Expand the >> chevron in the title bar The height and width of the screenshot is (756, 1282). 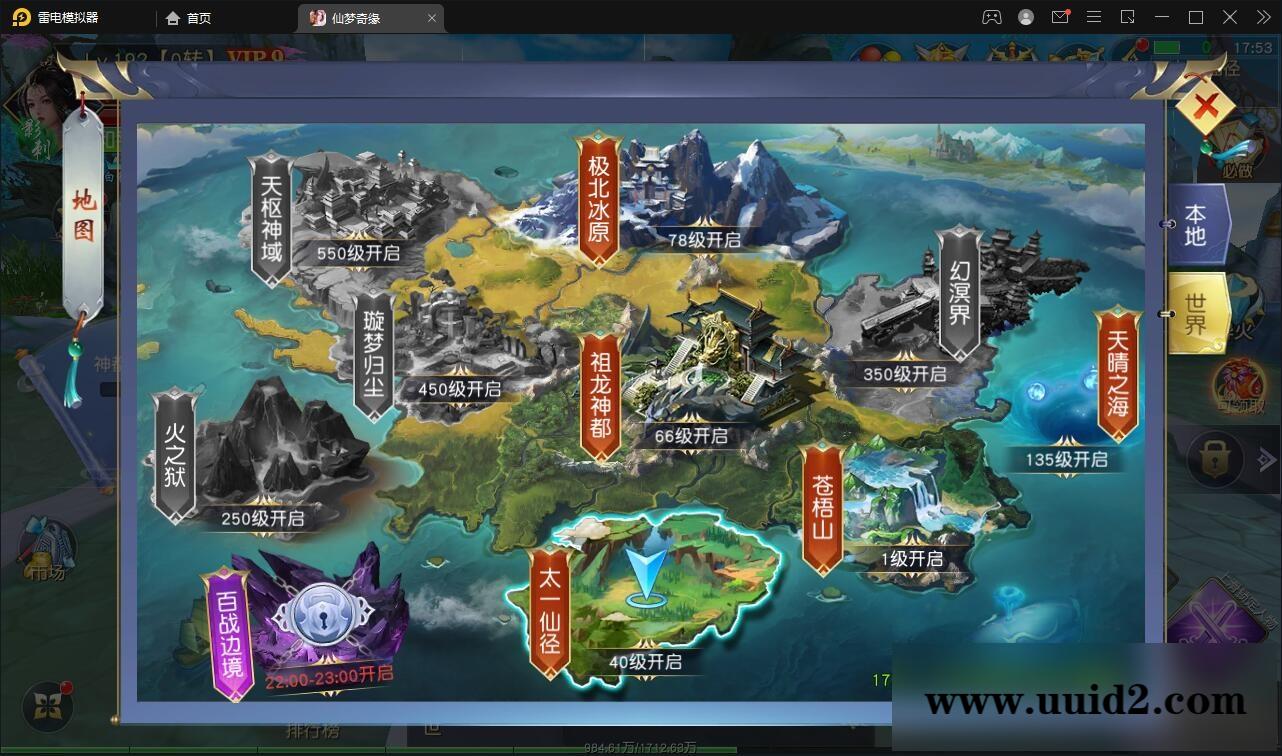1262,17
